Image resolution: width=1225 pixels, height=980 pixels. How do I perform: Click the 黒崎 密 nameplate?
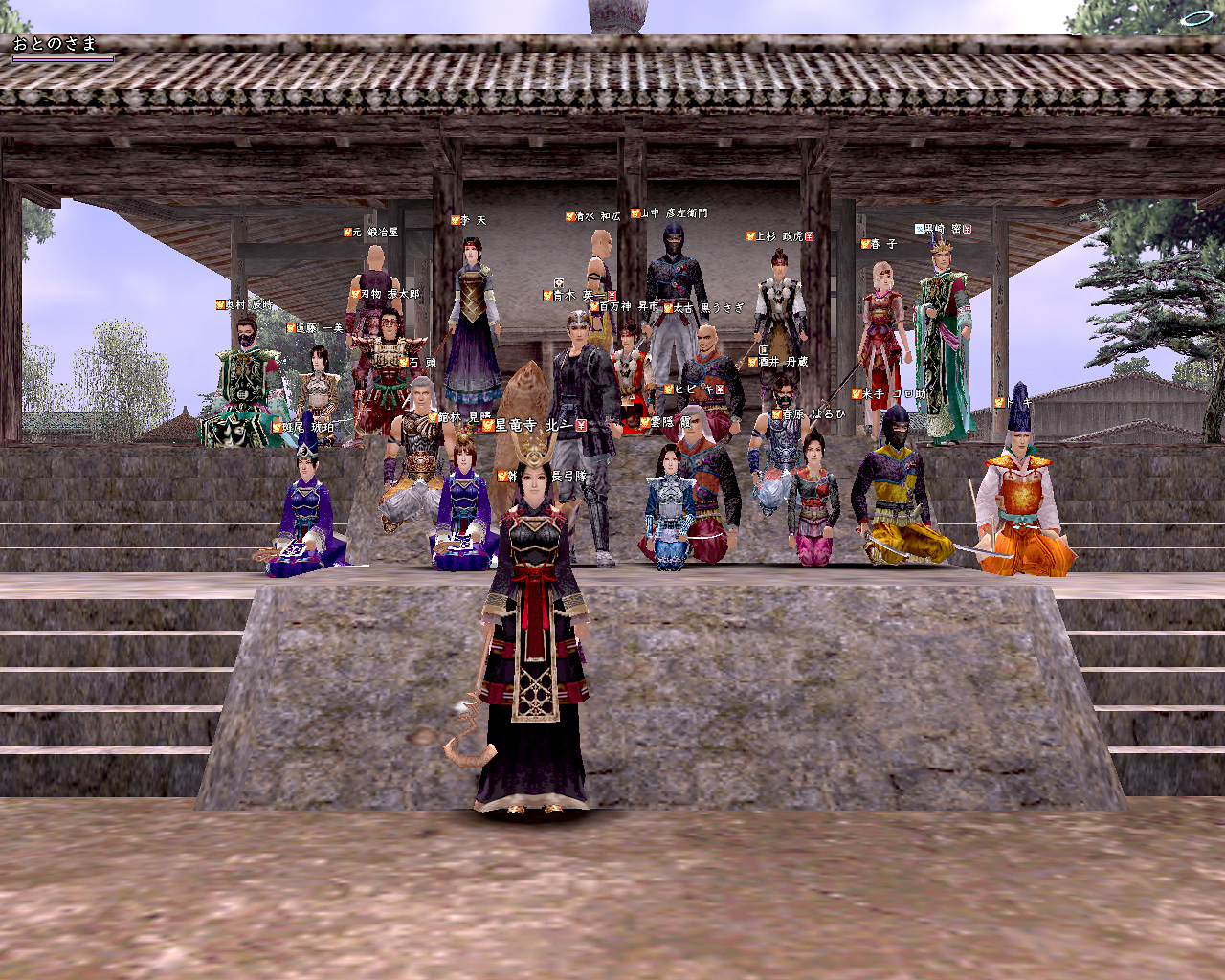[943, 230]
